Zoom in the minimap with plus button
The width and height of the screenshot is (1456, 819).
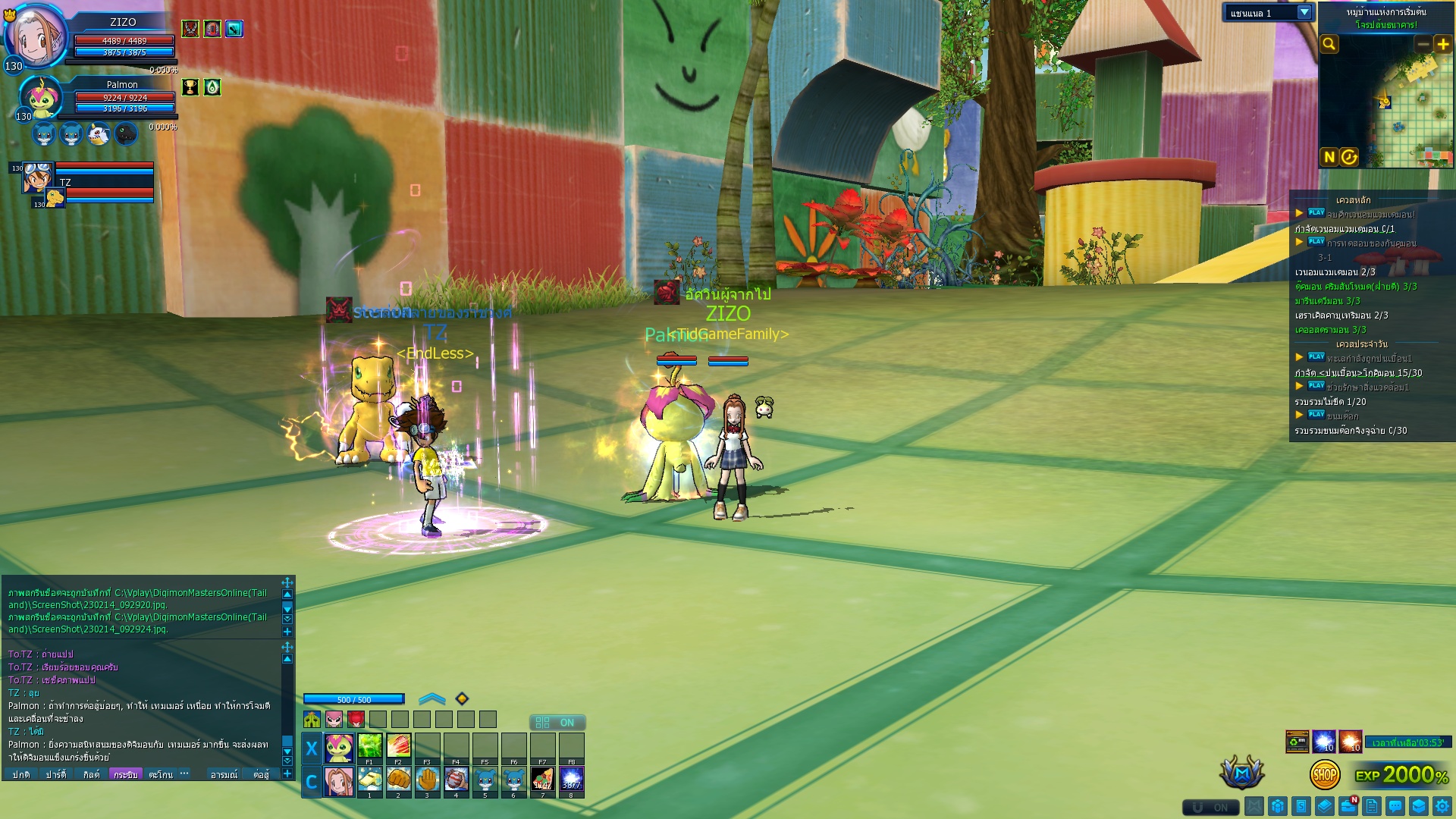1442,44
